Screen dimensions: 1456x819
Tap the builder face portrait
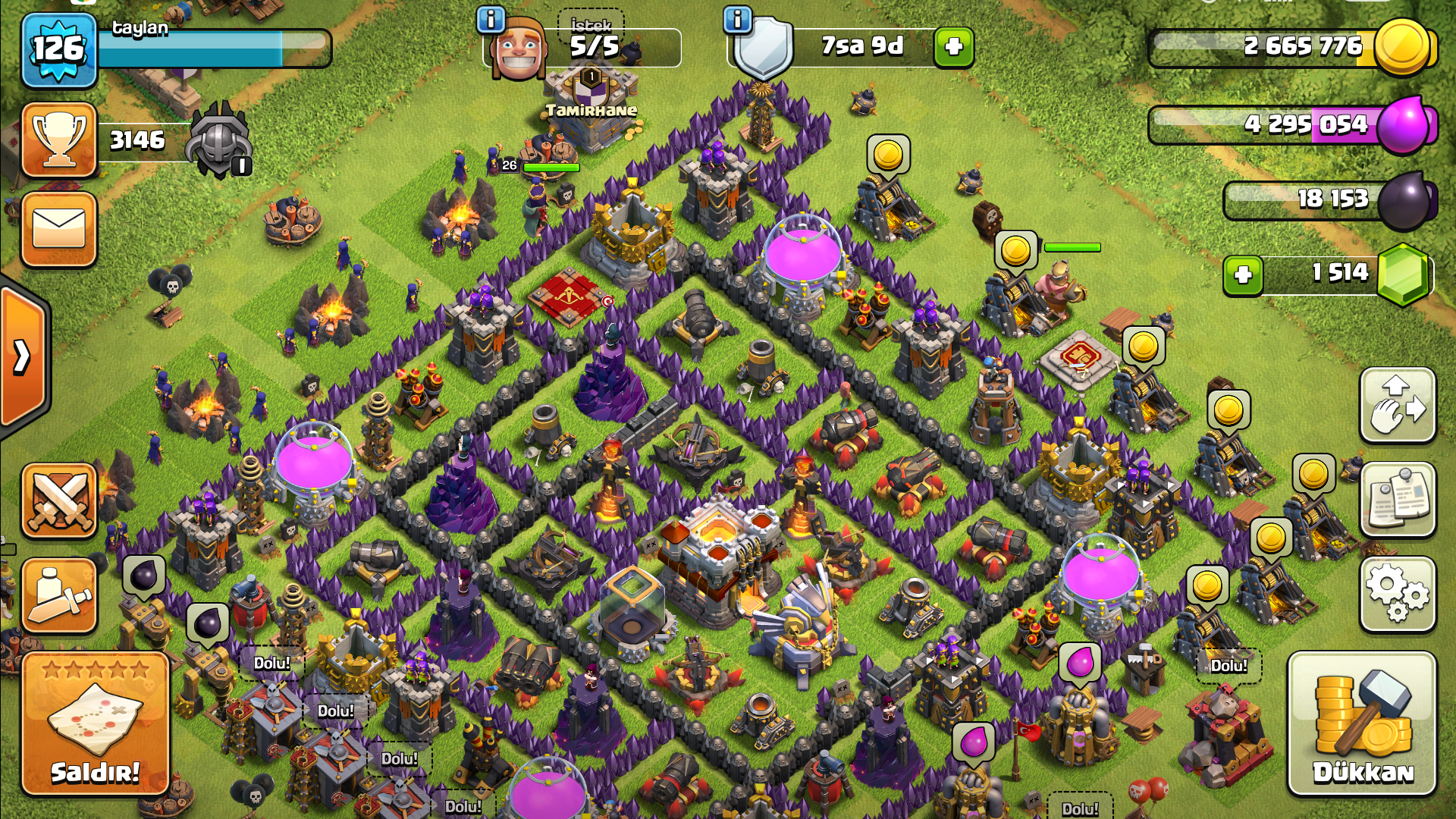pyautogui.click(x=519, y=50)
